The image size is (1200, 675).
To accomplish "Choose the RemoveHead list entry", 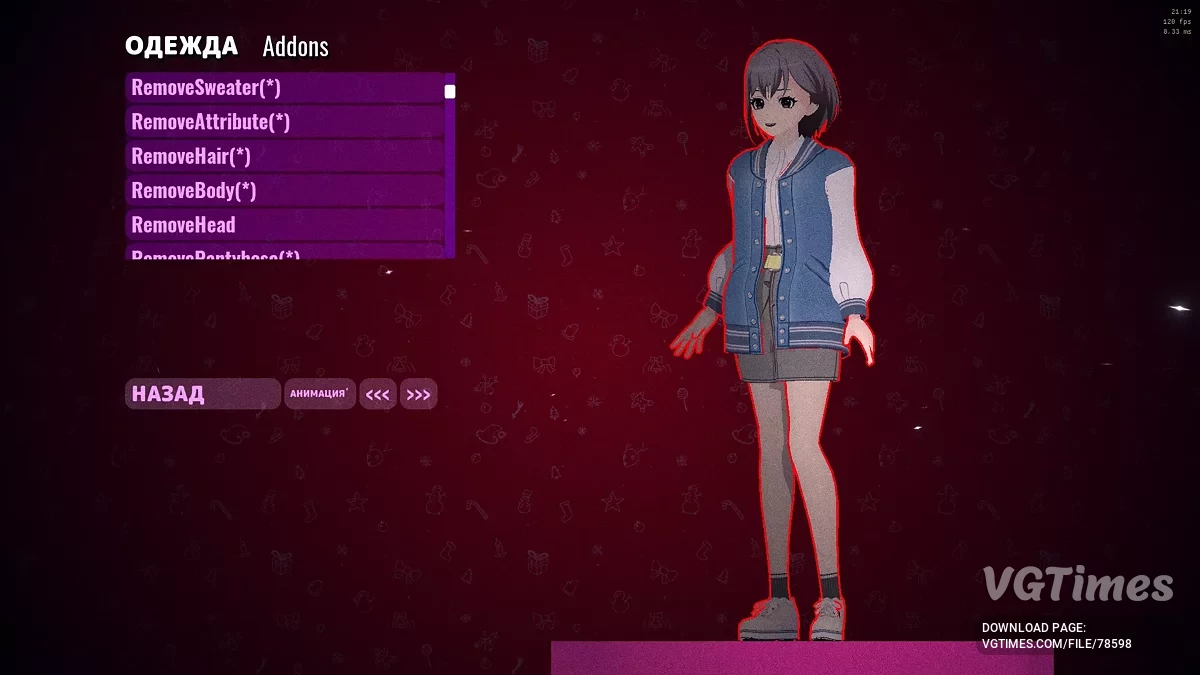I will [285, 224].
